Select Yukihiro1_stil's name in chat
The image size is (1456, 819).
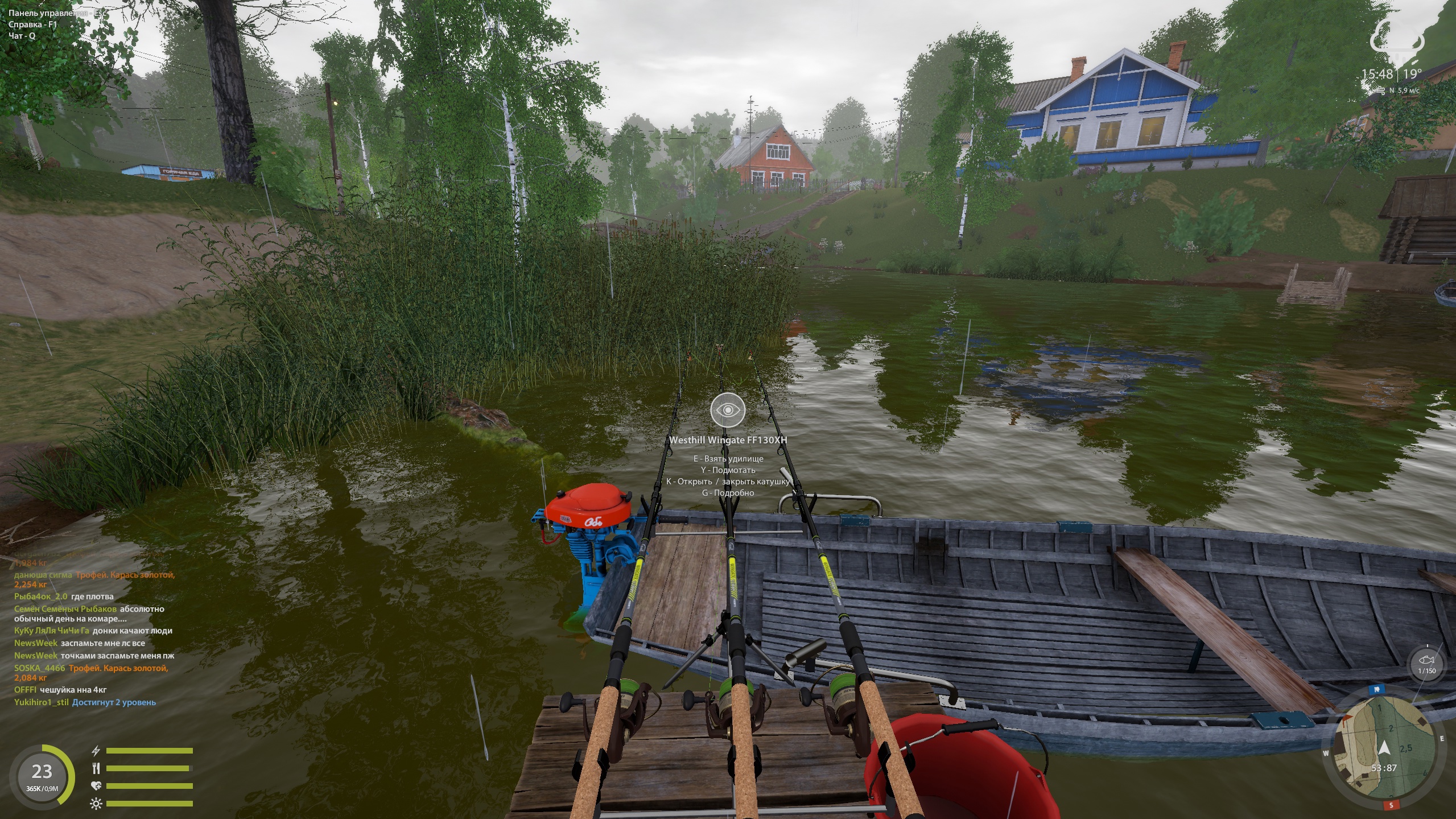[42, 702]
